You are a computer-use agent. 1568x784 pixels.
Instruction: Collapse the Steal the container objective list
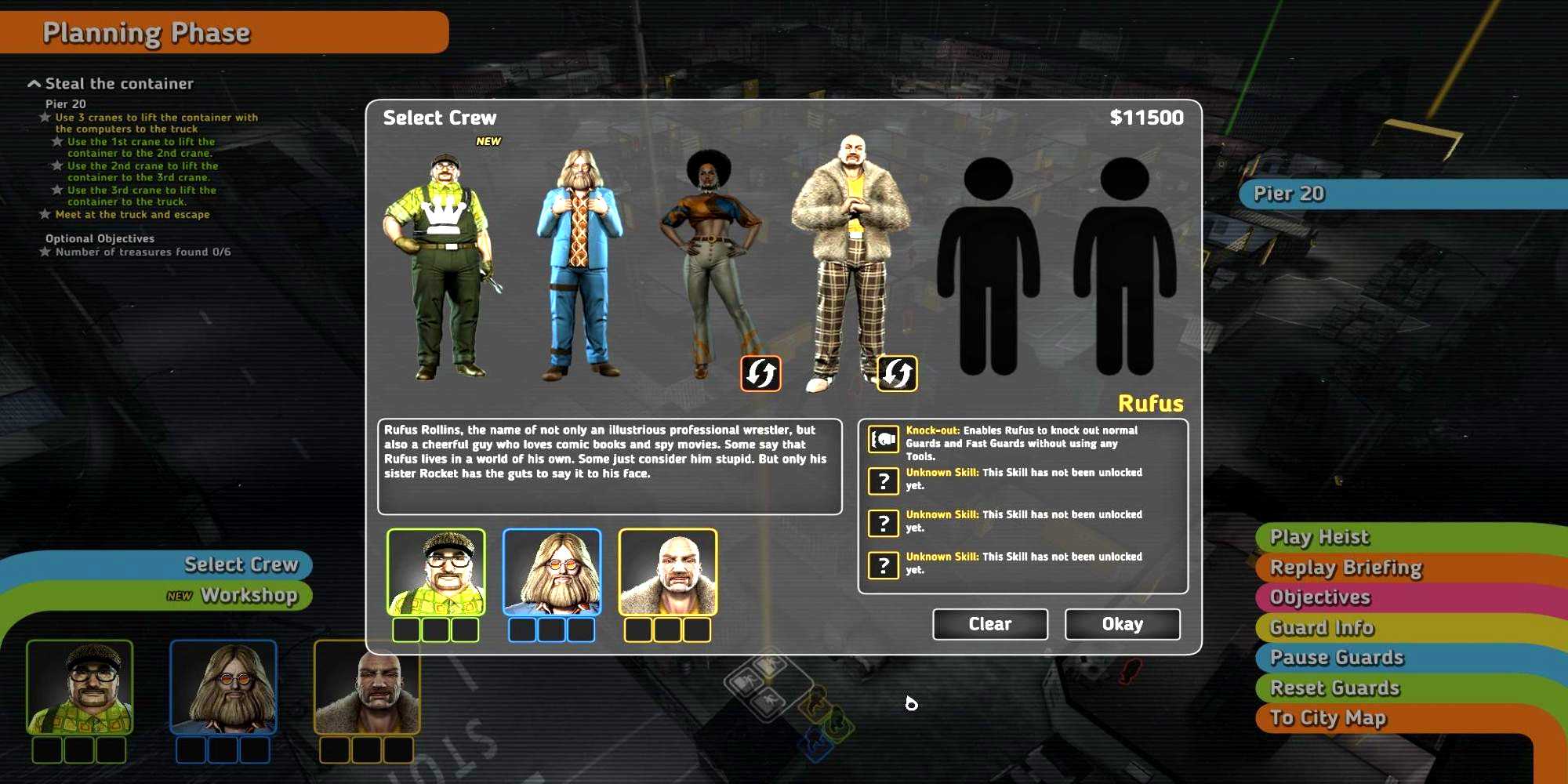click(34, 84)
